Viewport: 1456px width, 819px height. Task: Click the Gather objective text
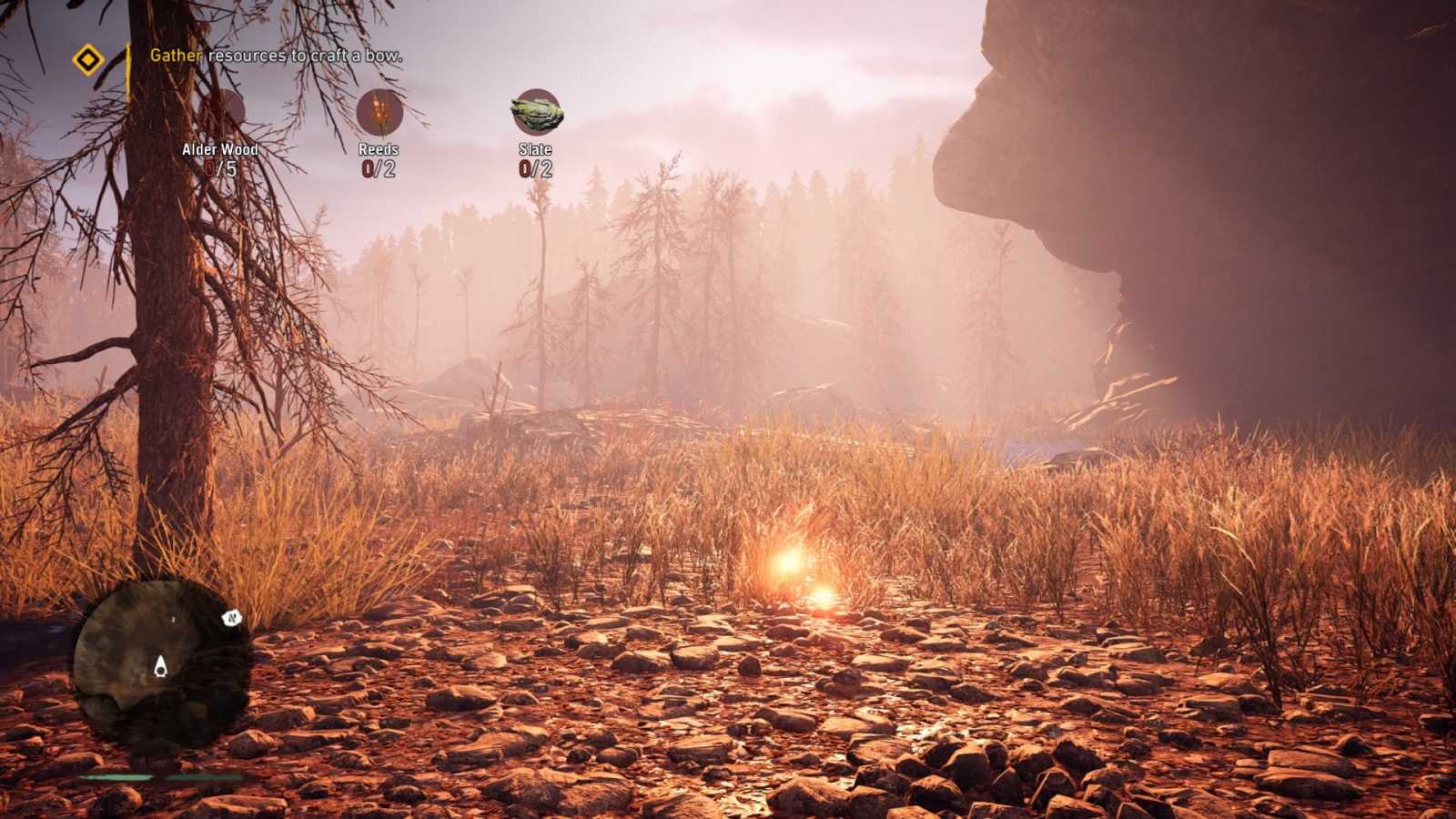point(176,56)
